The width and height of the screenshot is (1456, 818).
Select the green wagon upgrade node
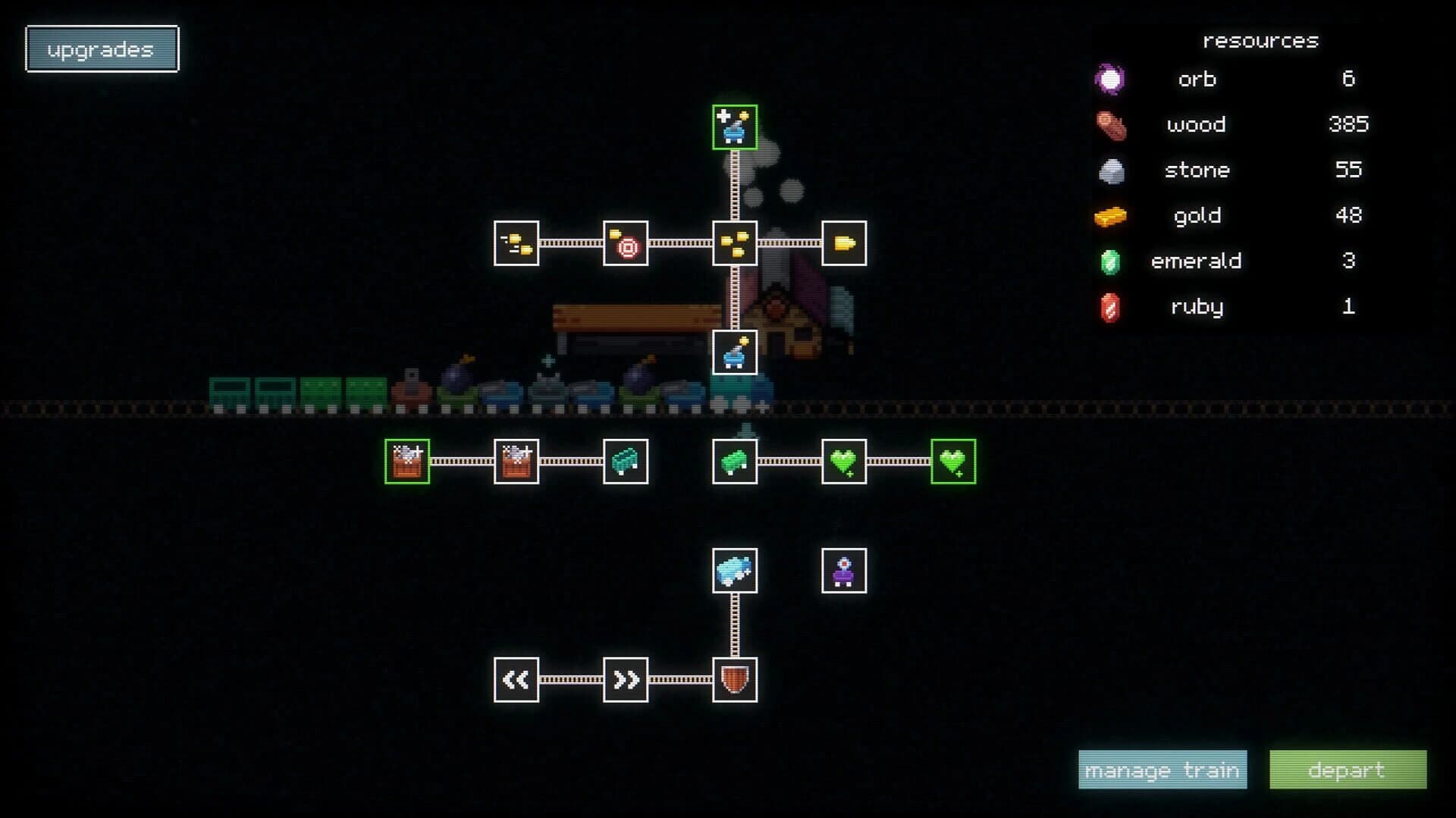tap(733, 462)
